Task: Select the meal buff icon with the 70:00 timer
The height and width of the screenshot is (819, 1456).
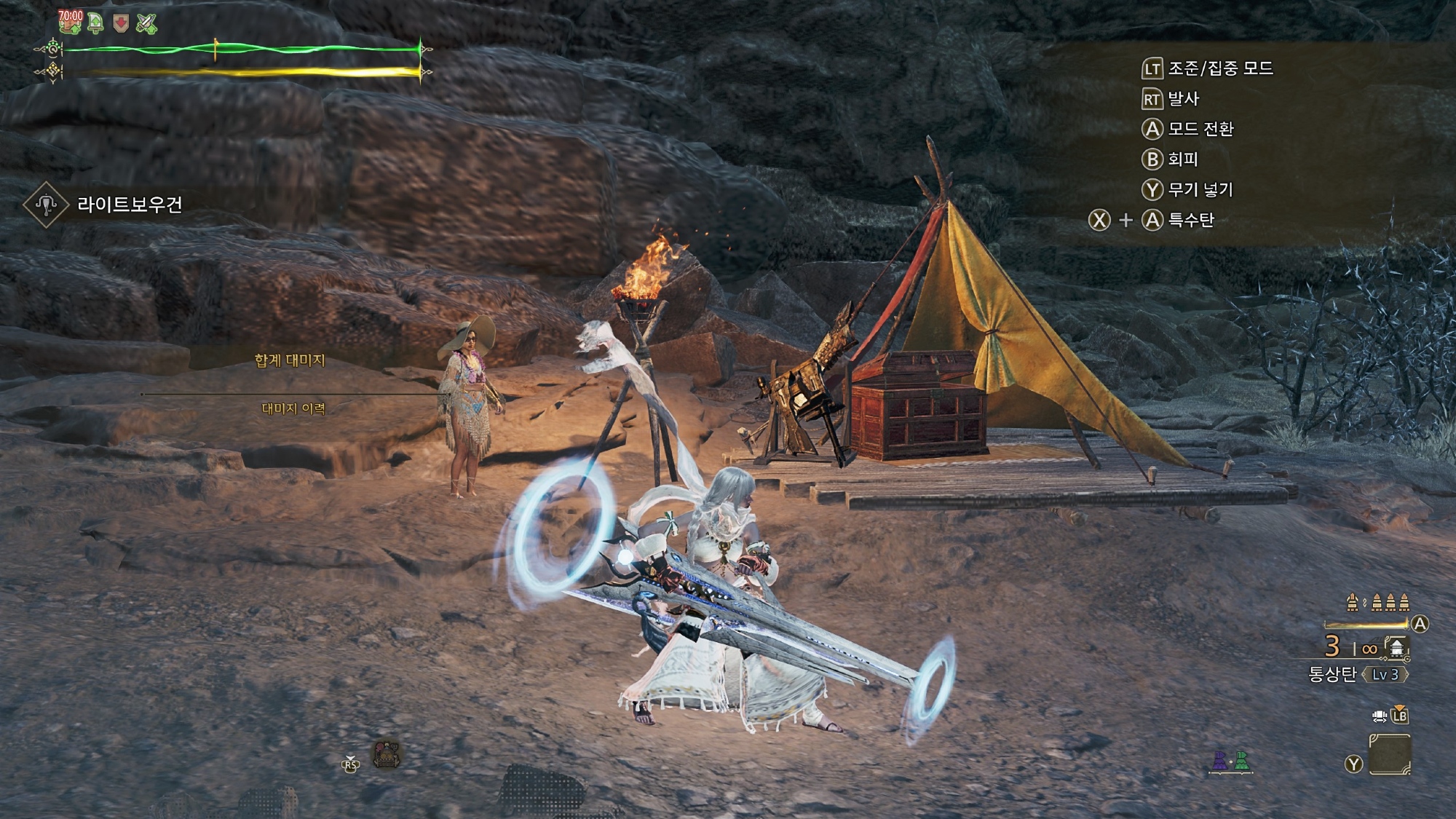Action: pos(71,23)
